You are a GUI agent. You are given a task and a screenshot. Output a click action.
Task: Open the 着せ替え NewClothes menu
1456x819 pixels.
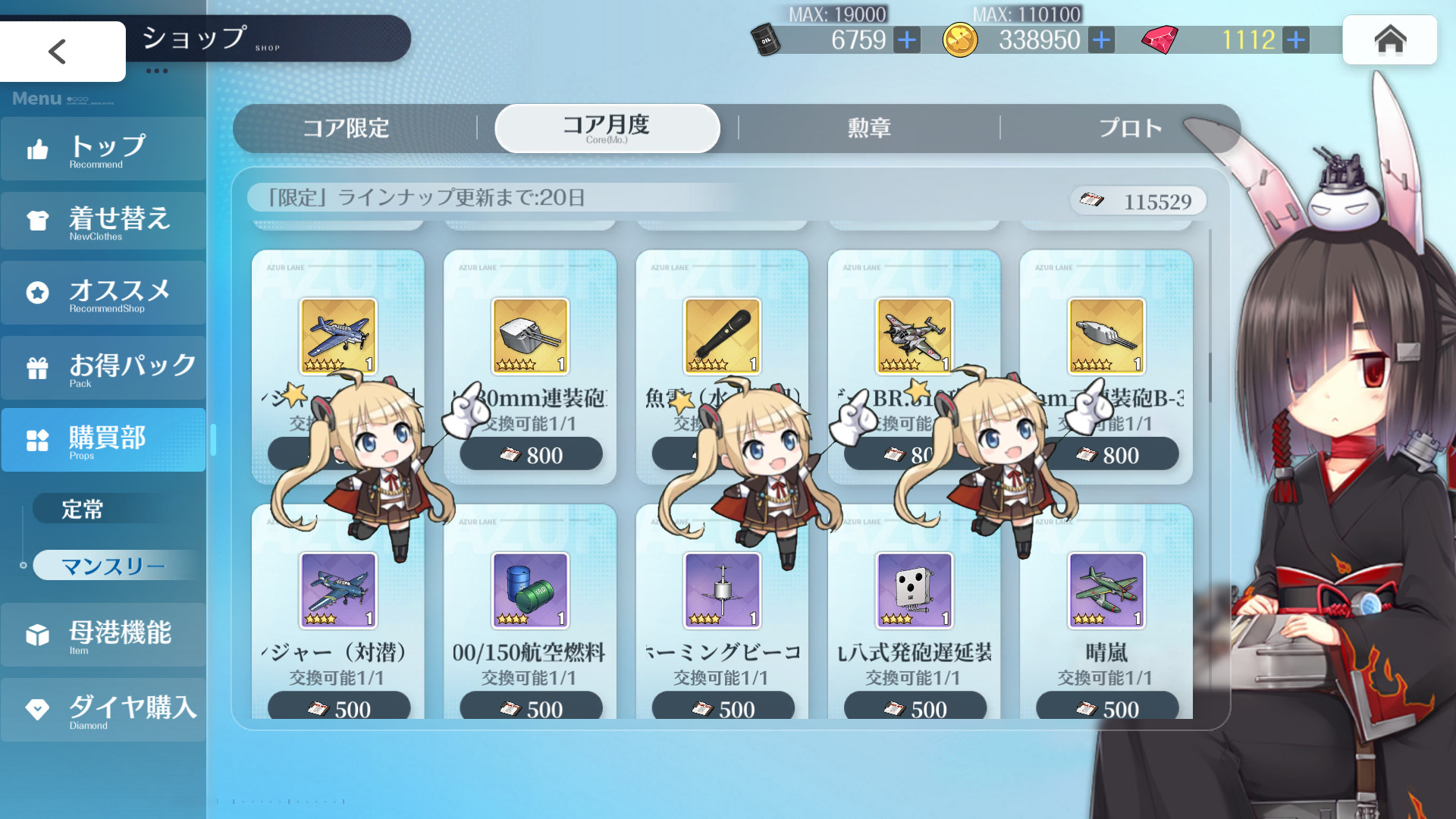click(x=103, y=221)
